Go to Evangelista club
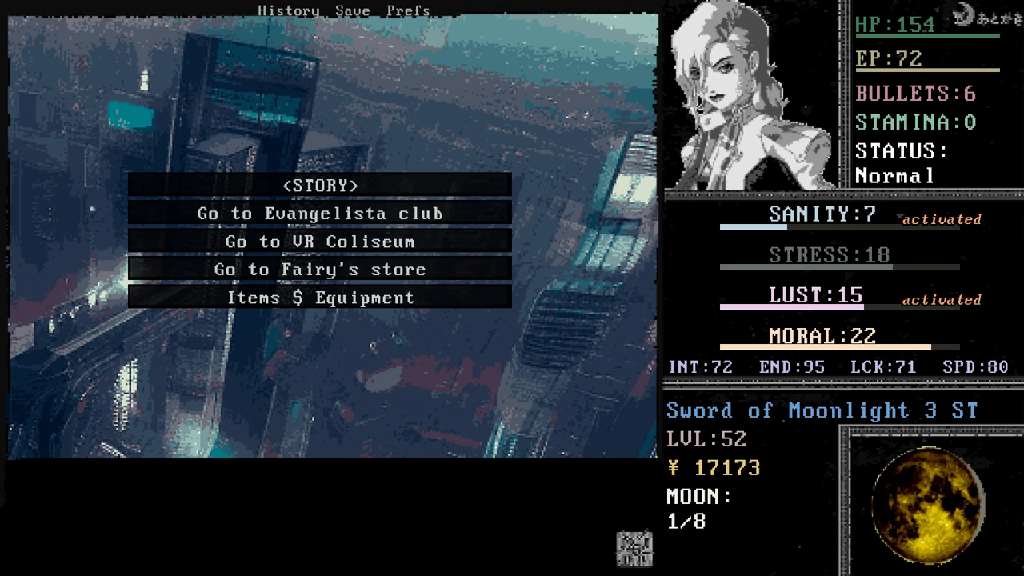 point(320,213)
